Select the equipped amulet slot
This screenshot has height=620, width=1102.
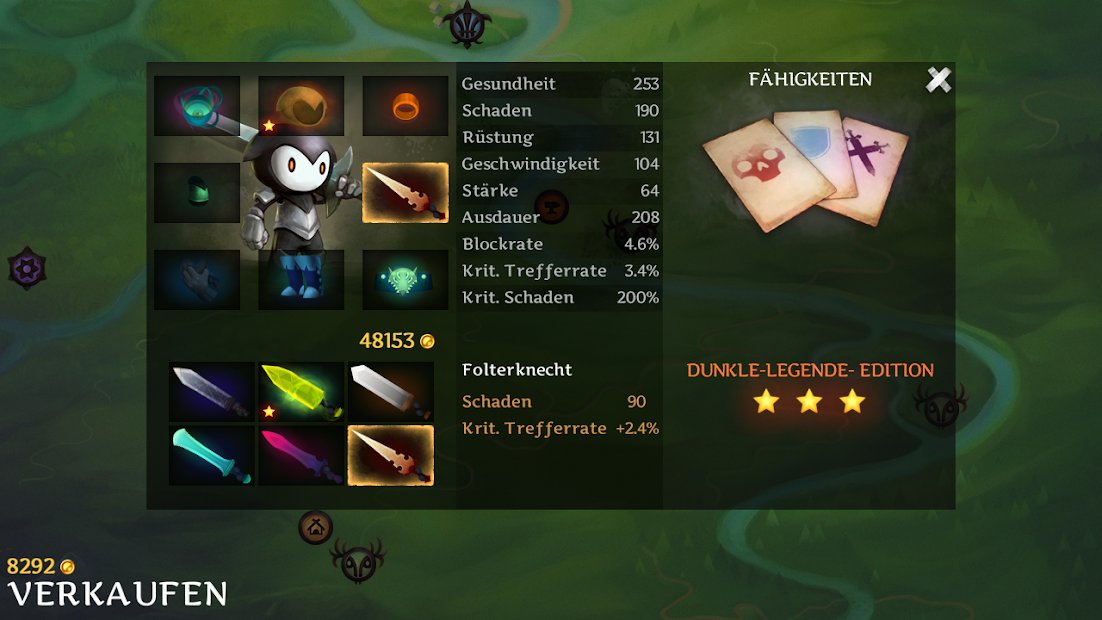(x=197, y=106)
